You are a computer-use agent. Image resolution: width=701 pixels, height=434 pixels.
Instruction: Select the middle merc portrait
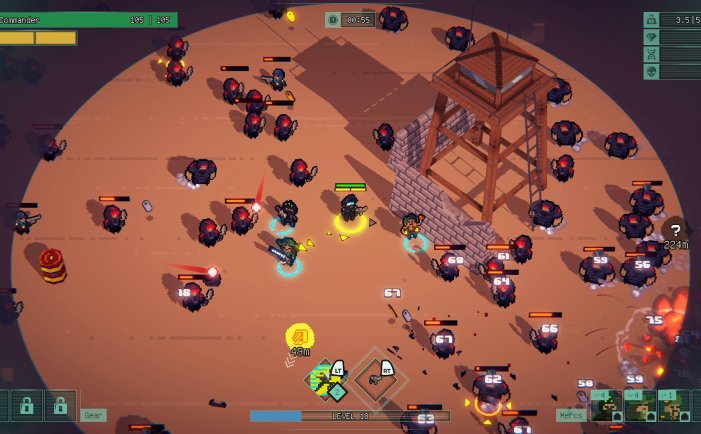pos(641,407)
